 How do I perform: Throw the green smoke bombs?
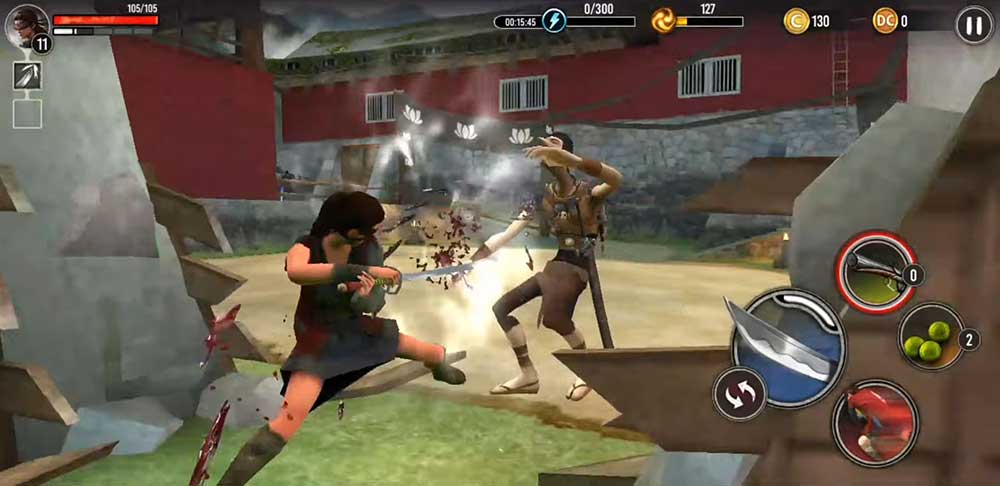(x=931, y=337)
